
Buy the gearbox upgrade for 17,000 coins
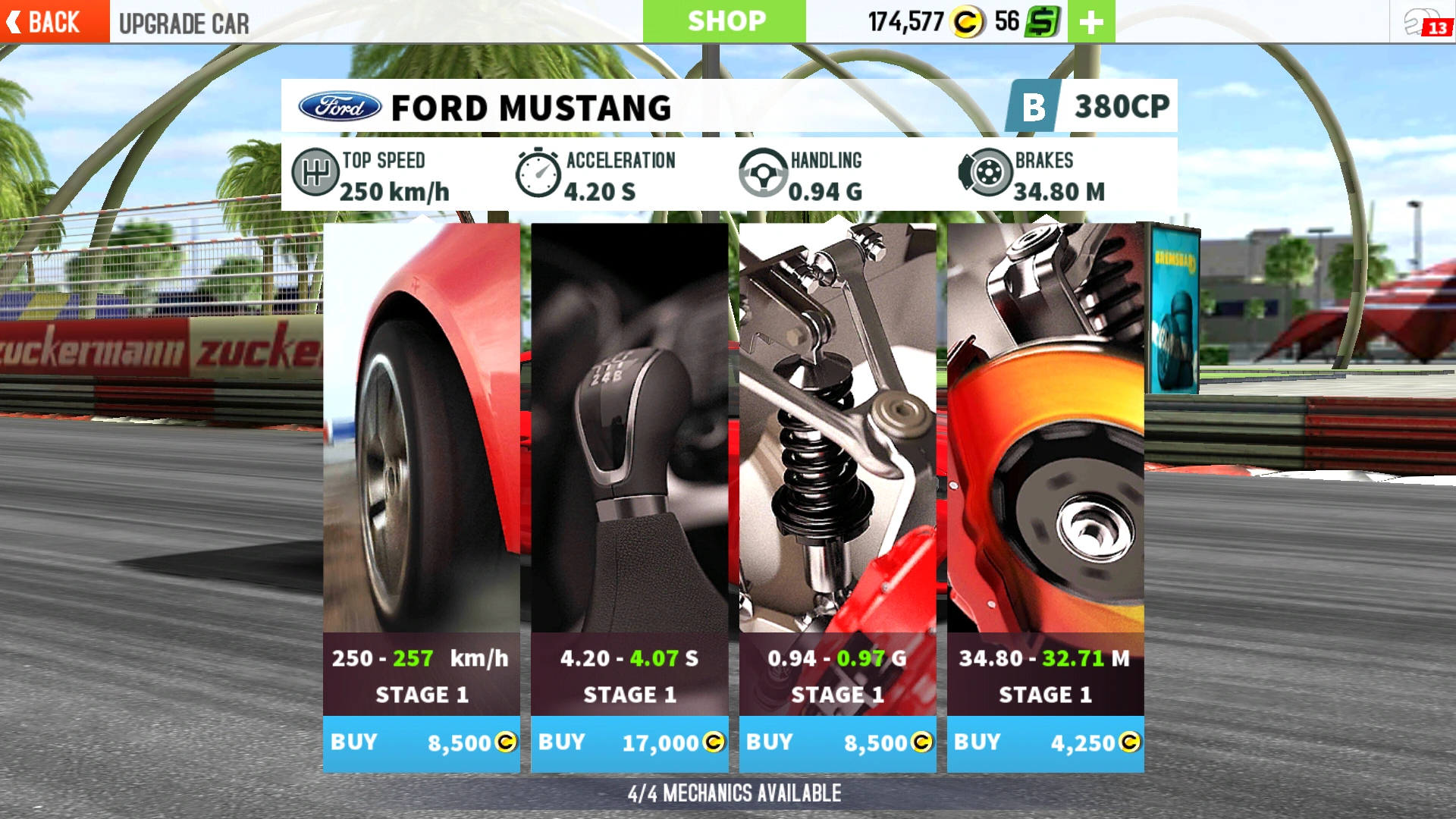click(x=630, y=744)
